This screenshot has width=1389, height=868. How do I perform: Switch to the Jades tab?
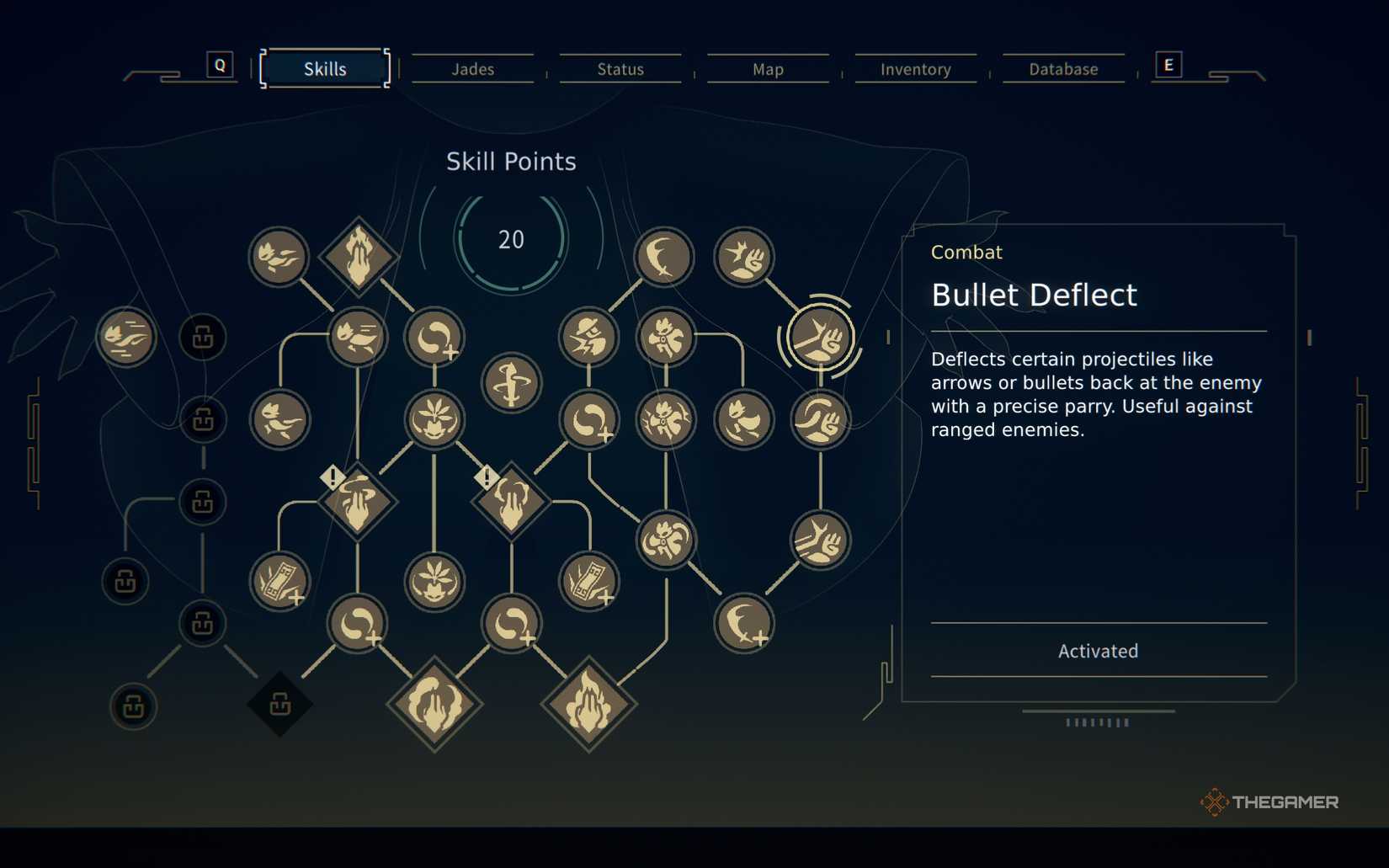472,69
